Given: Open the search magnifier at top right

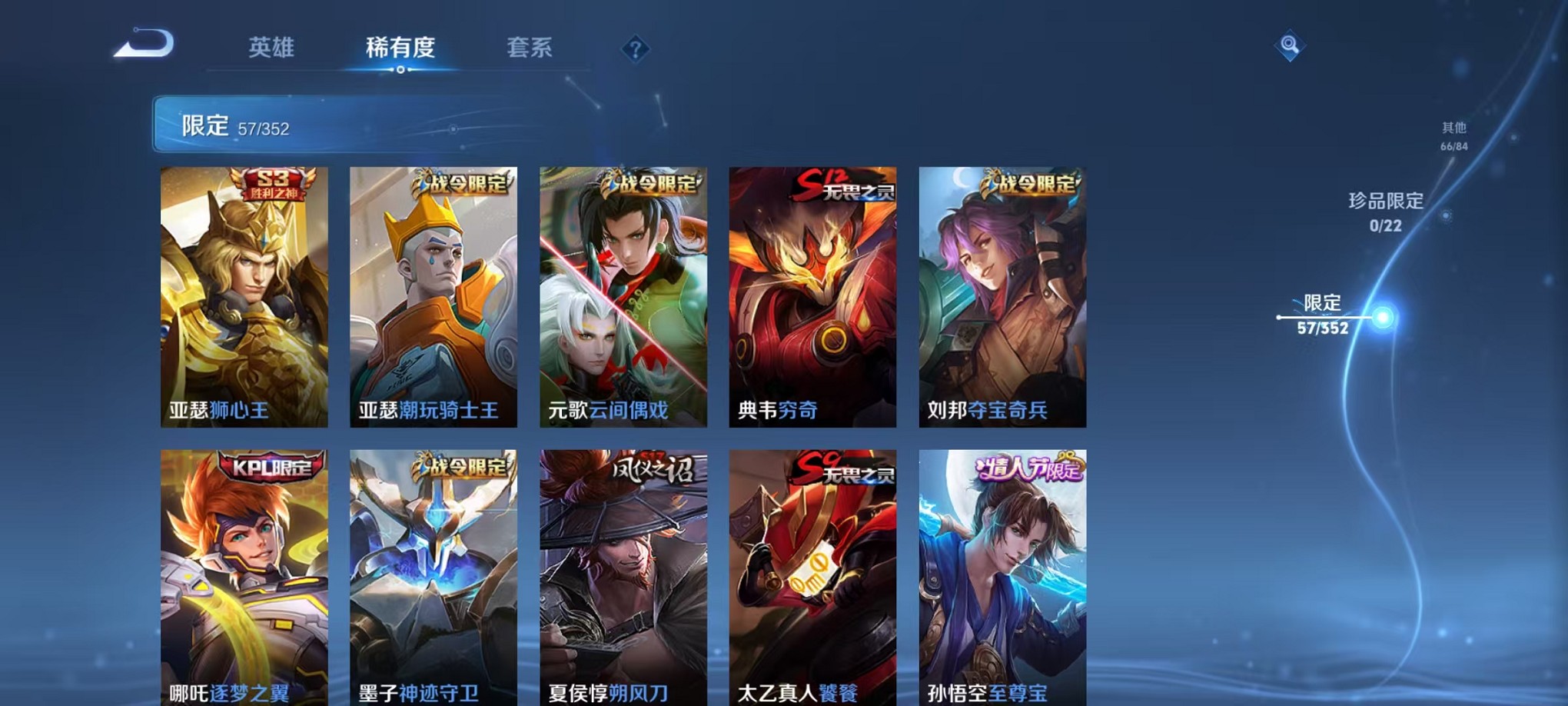Looking at the screenshot, I should coord(1291,44).
